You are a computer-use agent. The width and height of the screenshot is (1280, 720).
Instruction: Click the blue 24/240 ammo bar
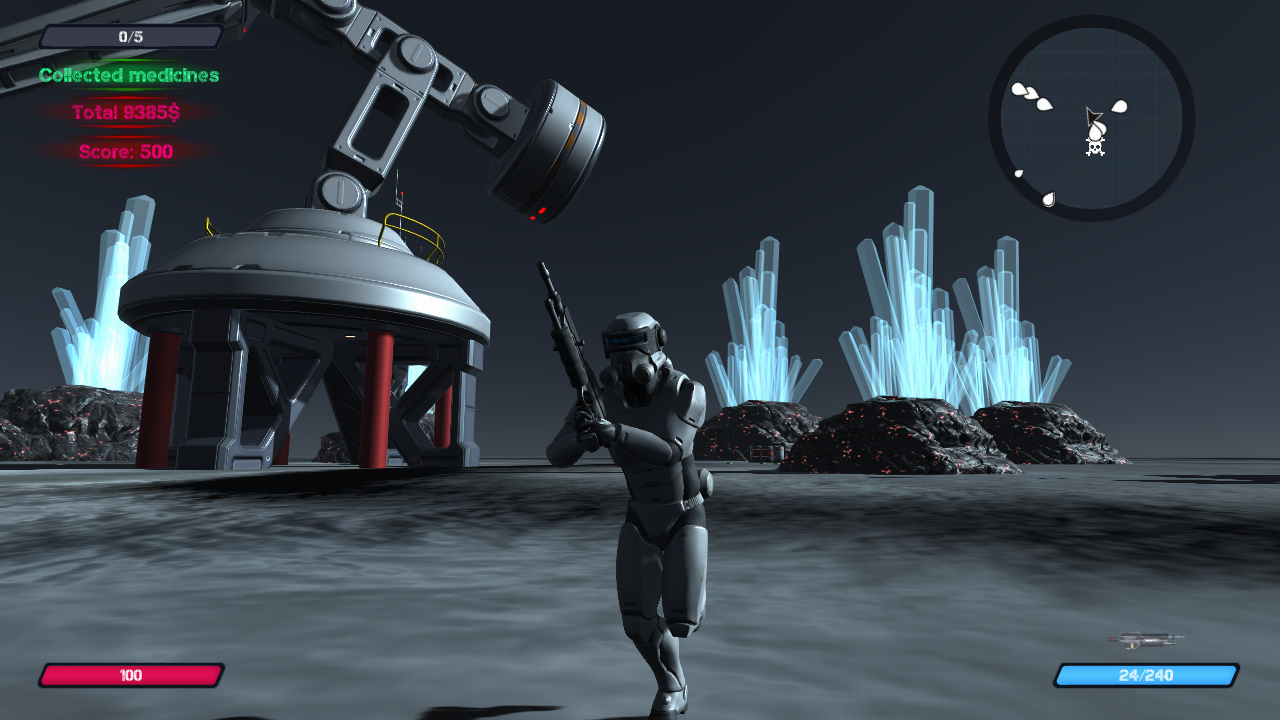[x=1144, y=676]
